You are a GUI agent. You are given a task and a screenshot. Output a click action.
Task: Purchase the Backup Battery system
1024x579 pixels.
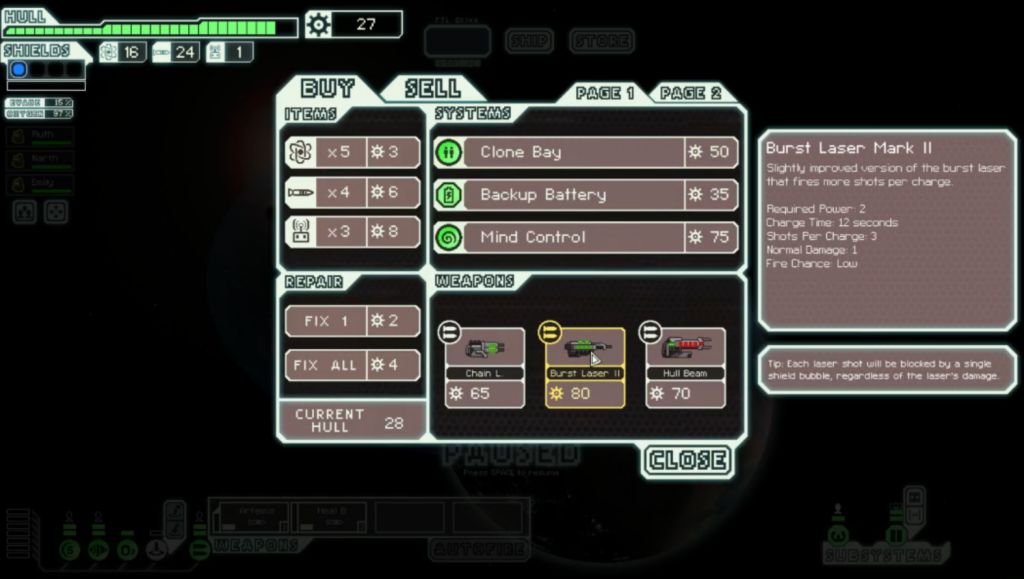coord(586,195)
